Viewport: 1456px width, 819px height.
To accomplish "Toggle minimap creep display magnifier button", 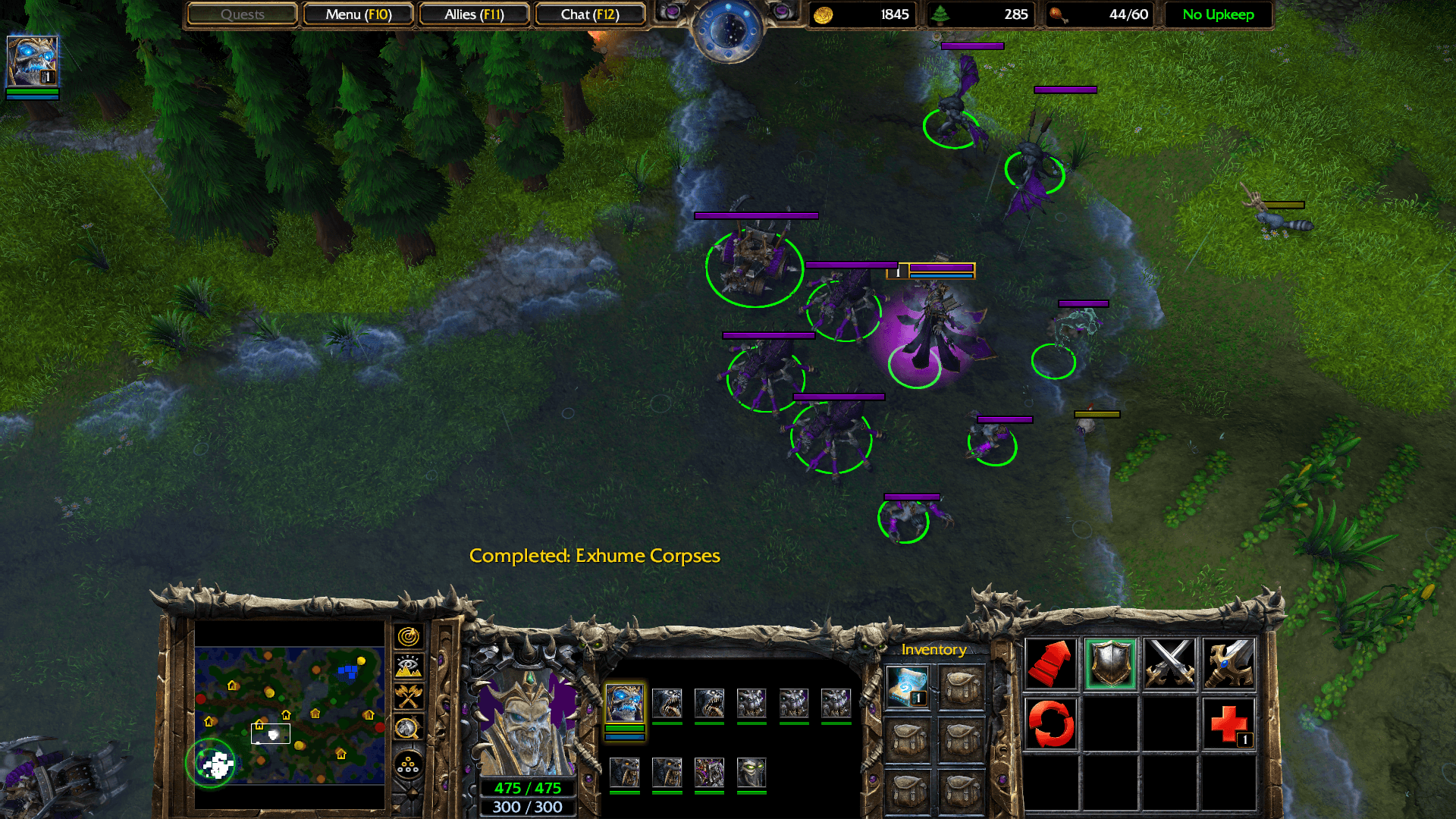I will pos(408,728).
